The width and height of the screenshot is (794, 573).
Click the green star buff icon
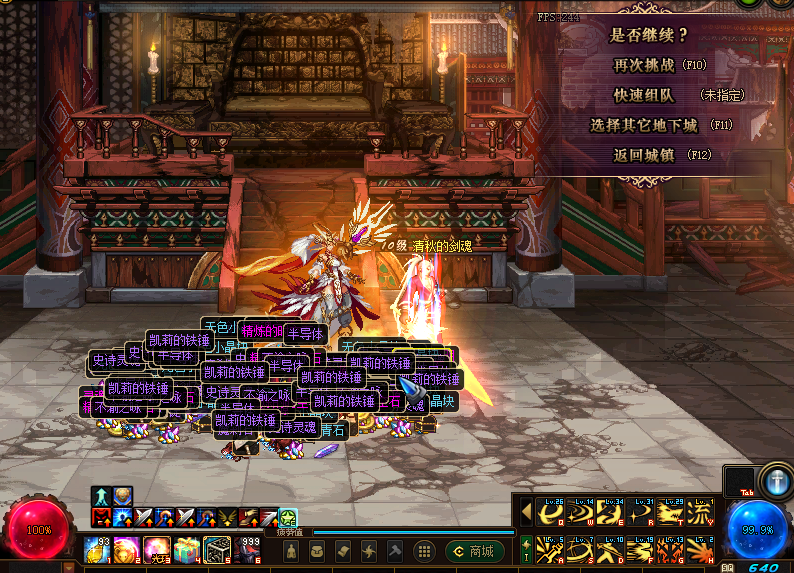point(288,517)
